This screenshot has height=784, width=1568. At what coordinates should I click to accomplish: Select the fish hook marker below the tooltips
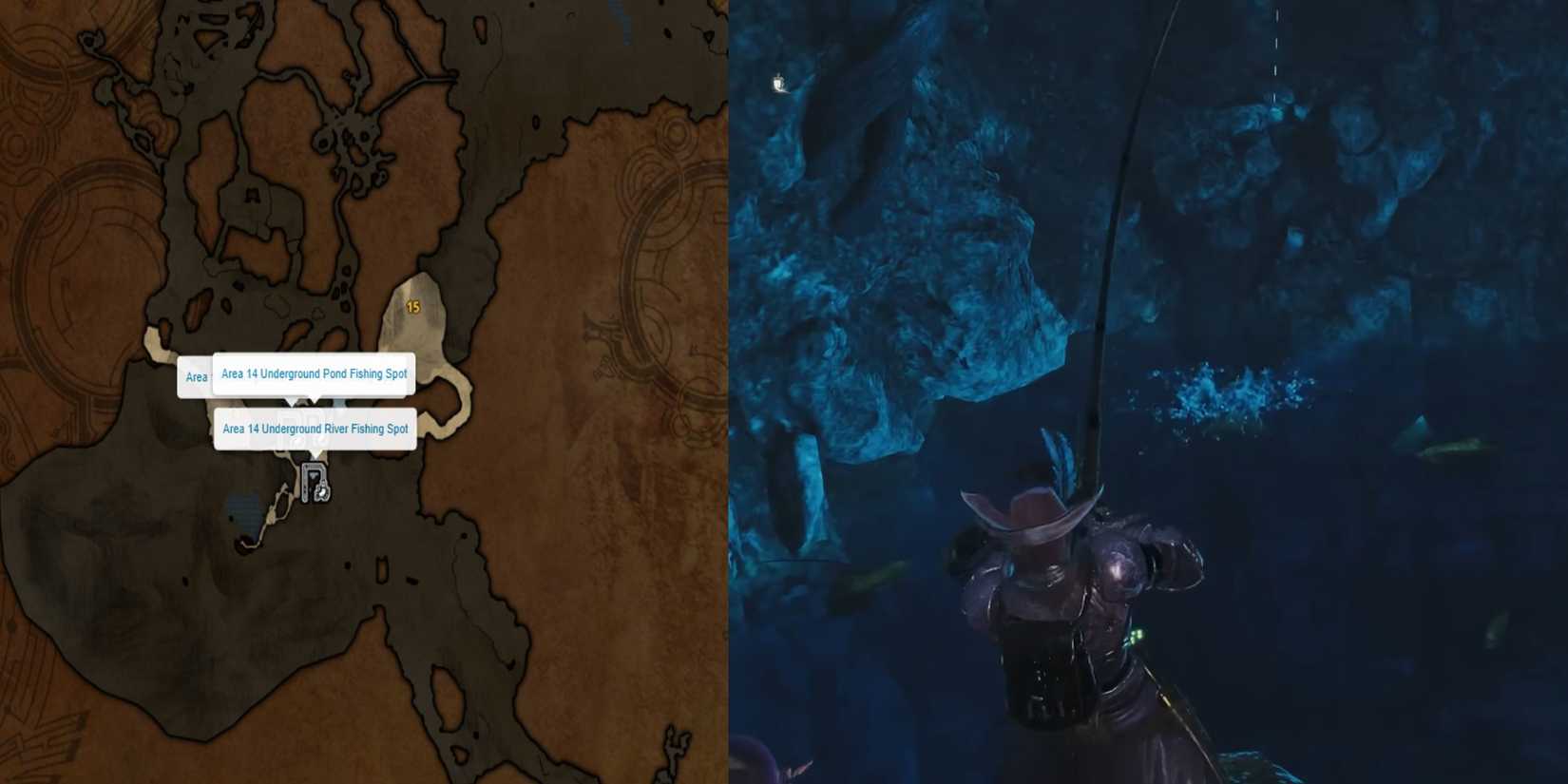[321, 491]
